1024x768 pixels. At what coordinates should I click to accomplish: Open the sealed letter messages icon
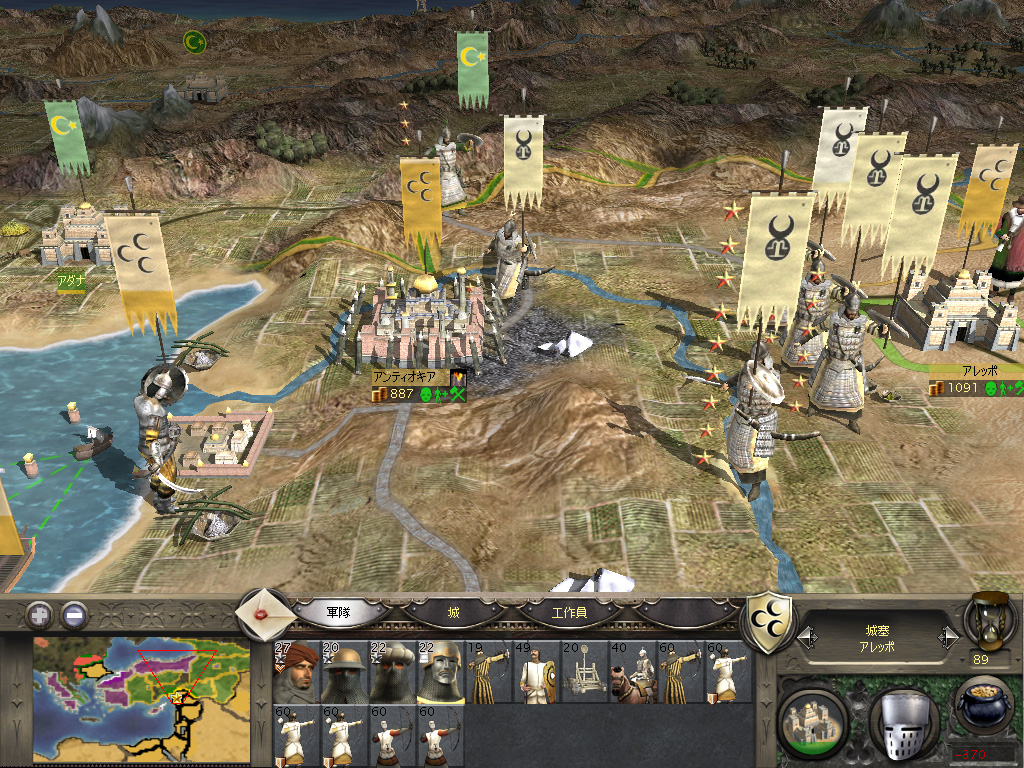(x=264, y=611)
